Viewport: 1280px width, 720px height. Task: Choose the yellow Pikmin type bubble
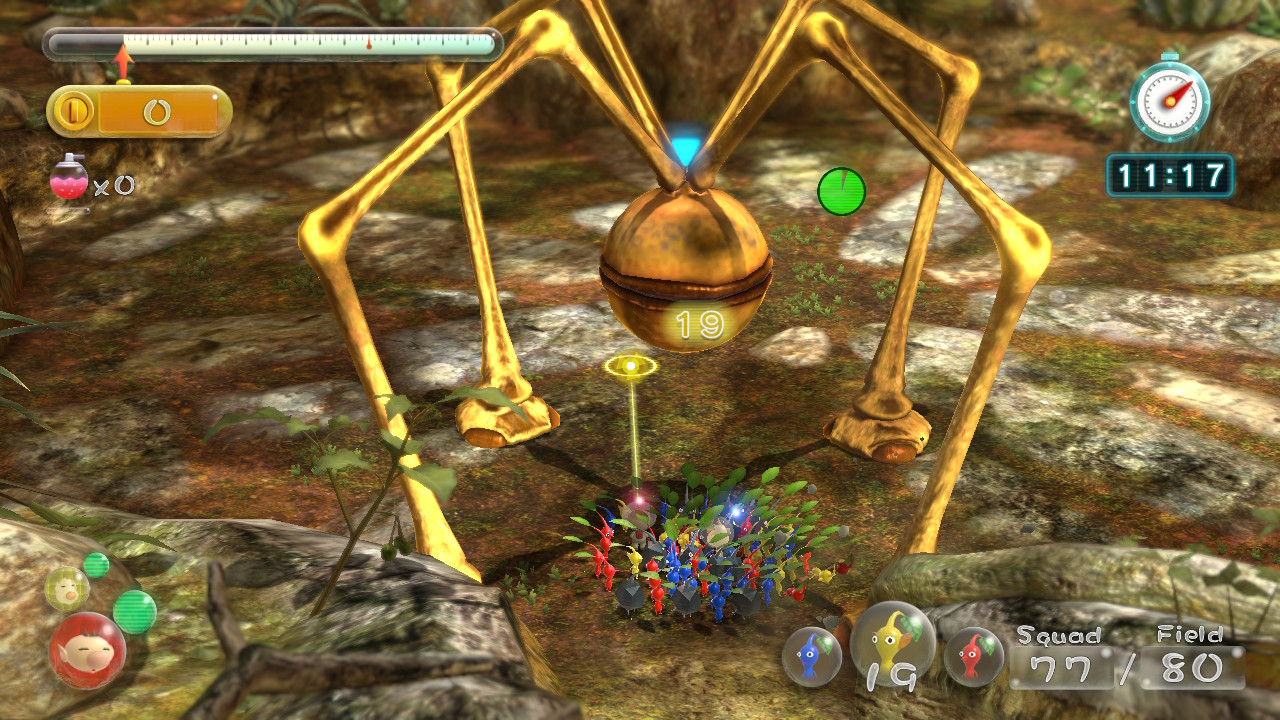point(893,642)
